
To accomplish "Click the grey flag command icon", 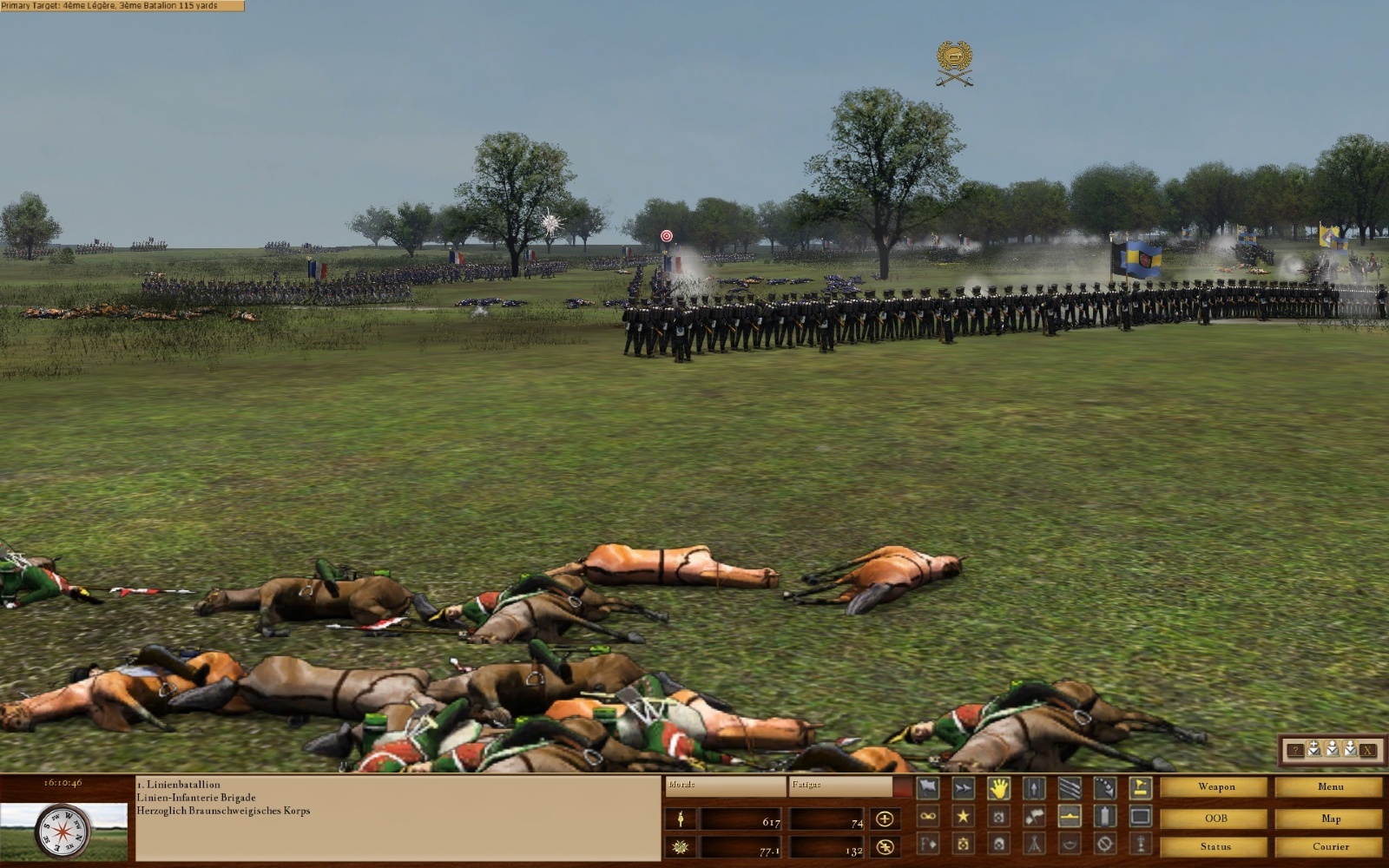I will tap(928, 788).
